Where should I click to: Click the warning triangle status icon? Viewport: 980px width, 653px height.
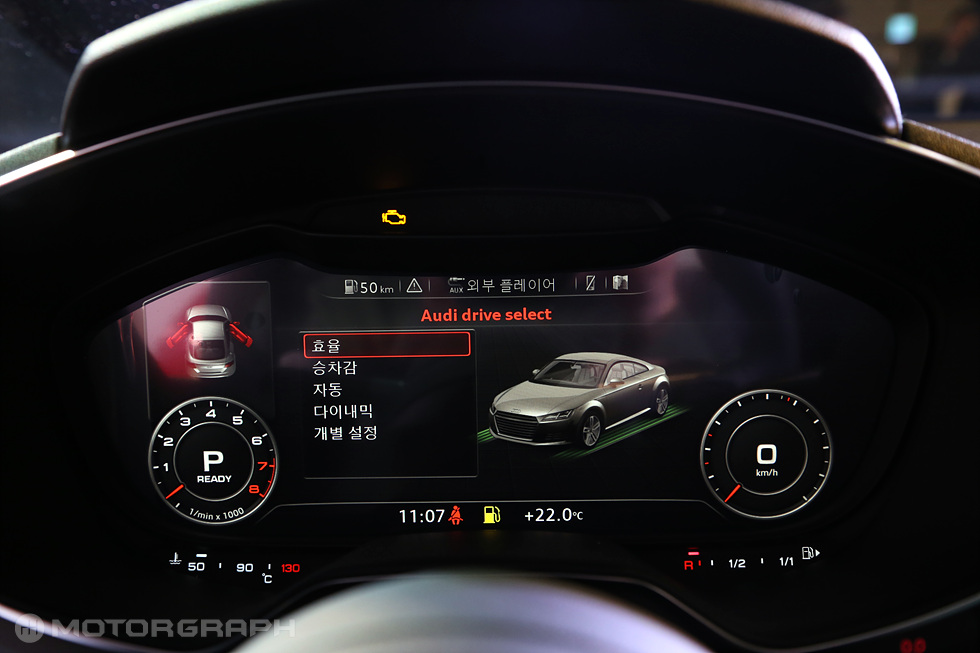(414, 286)
